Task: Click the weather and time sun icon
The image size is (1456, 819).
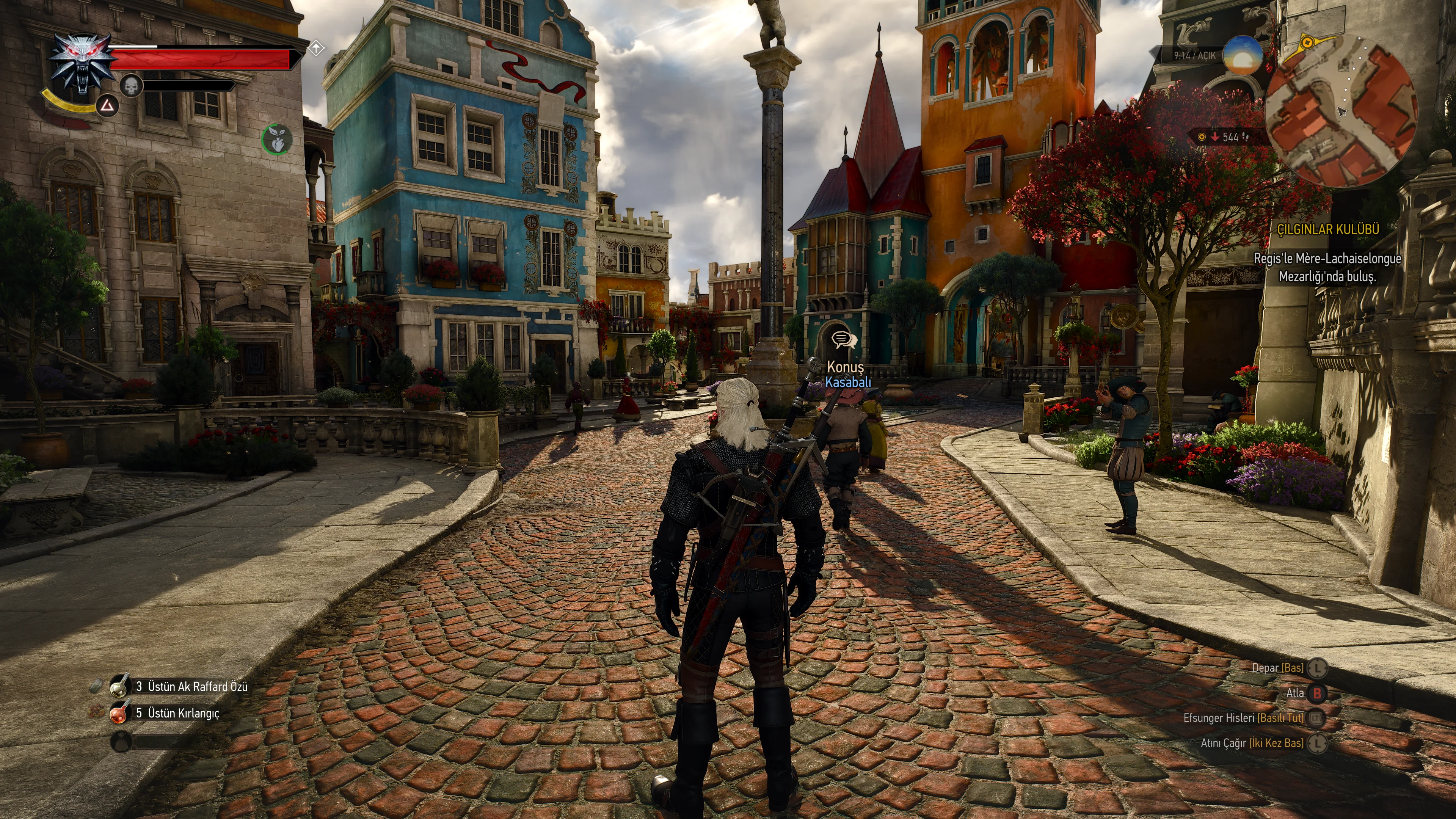Action: tap(1243, 56)
